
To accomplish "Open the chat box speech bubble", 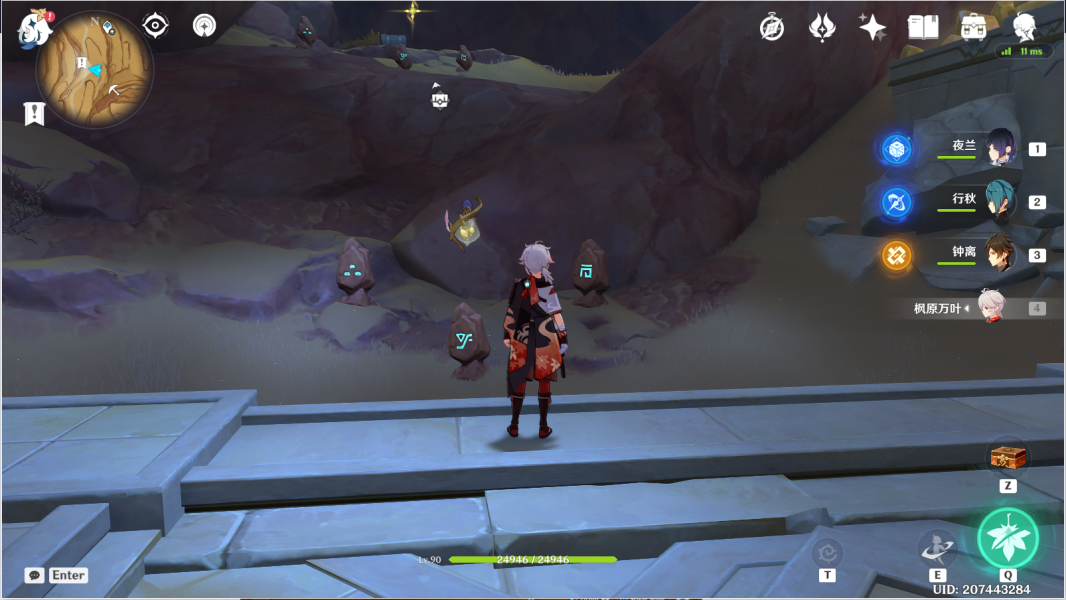I will point(35,575).
